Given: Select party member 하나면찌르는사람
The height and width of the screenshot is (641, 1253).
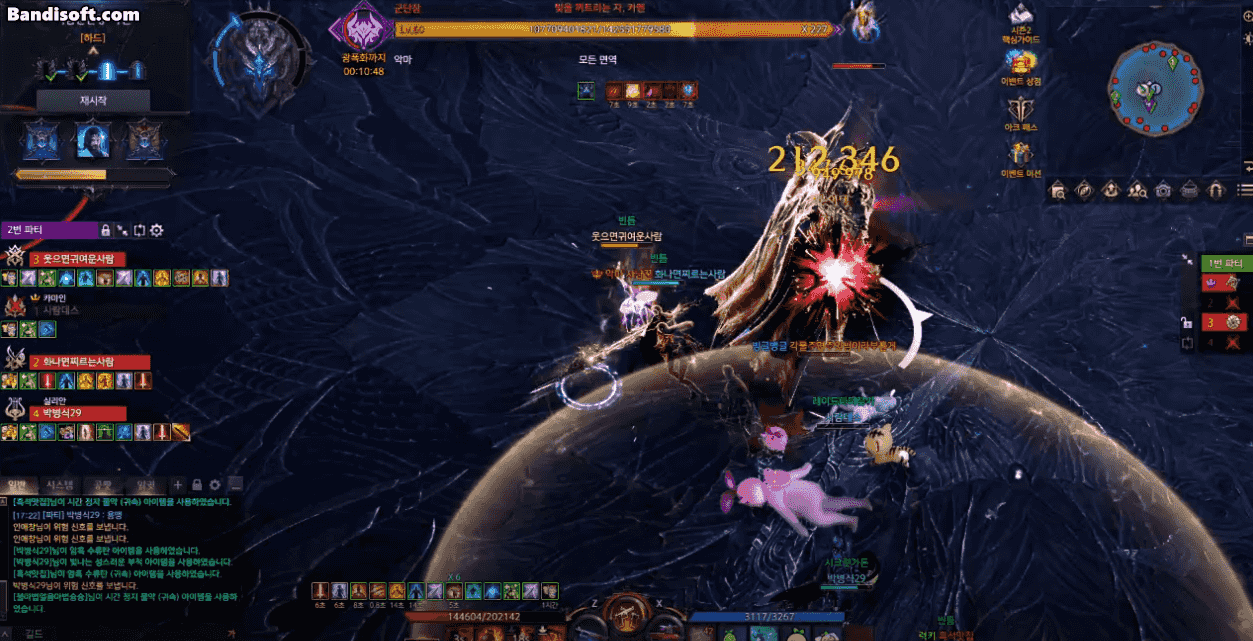Looking at the screenshot, I should point(78,362).
